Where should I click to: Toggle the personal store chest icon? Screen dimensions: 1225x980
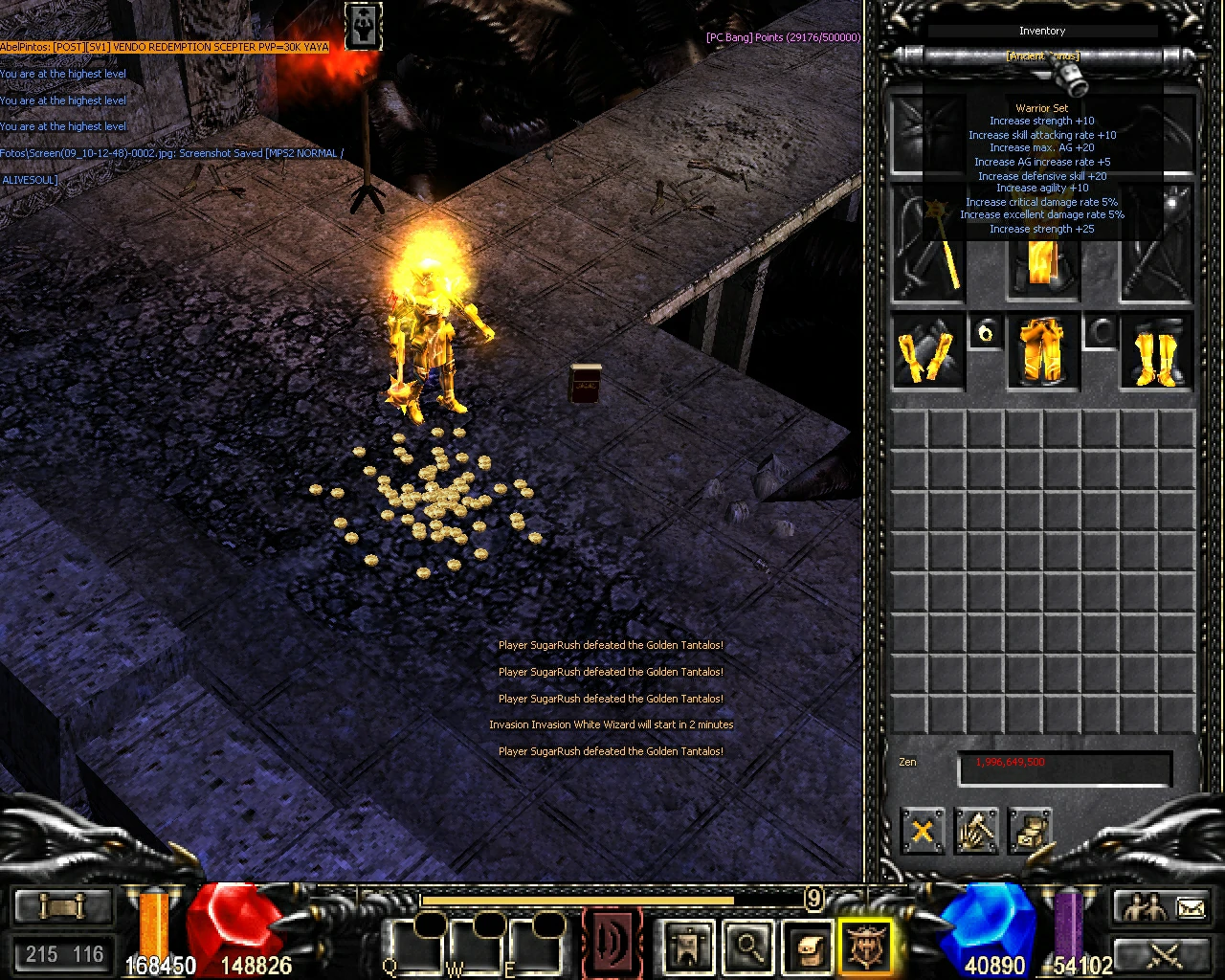(1032, 831)
